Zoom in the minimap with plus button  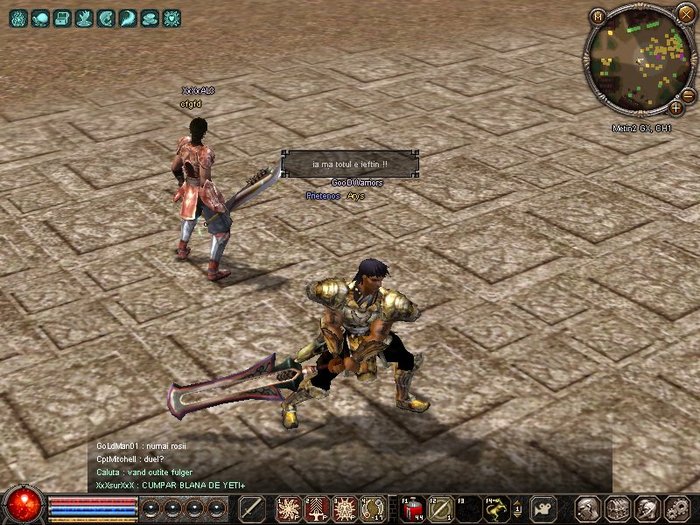click(x=677, y=107)
